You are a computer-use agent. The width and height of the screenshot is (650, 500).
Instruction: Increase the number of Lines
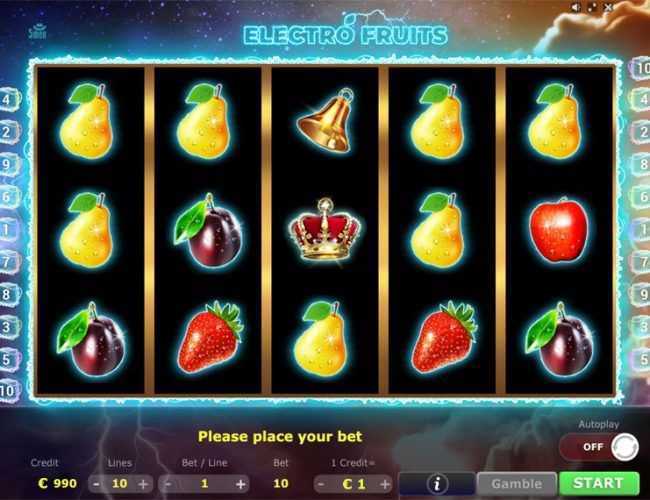click(x=143, y=484)
